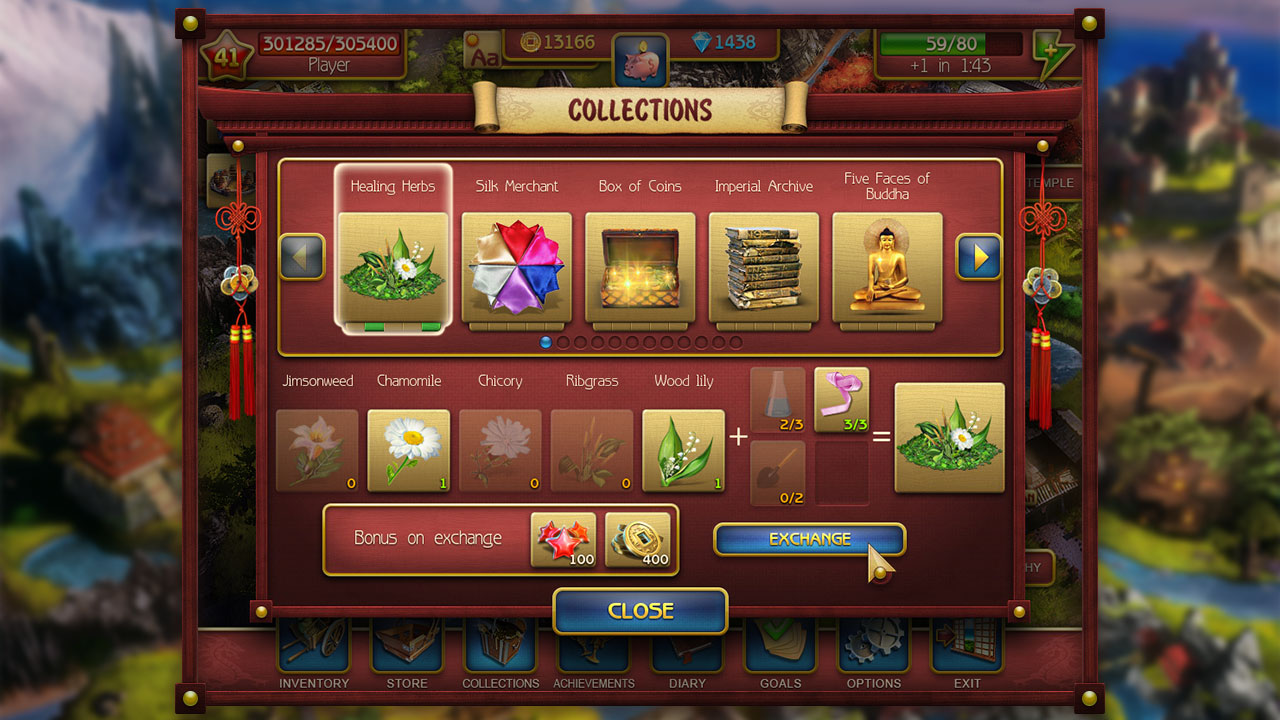Screen dimensions: 1280x720
Task: Click the first page indicator dot
Action: [546, 342]
